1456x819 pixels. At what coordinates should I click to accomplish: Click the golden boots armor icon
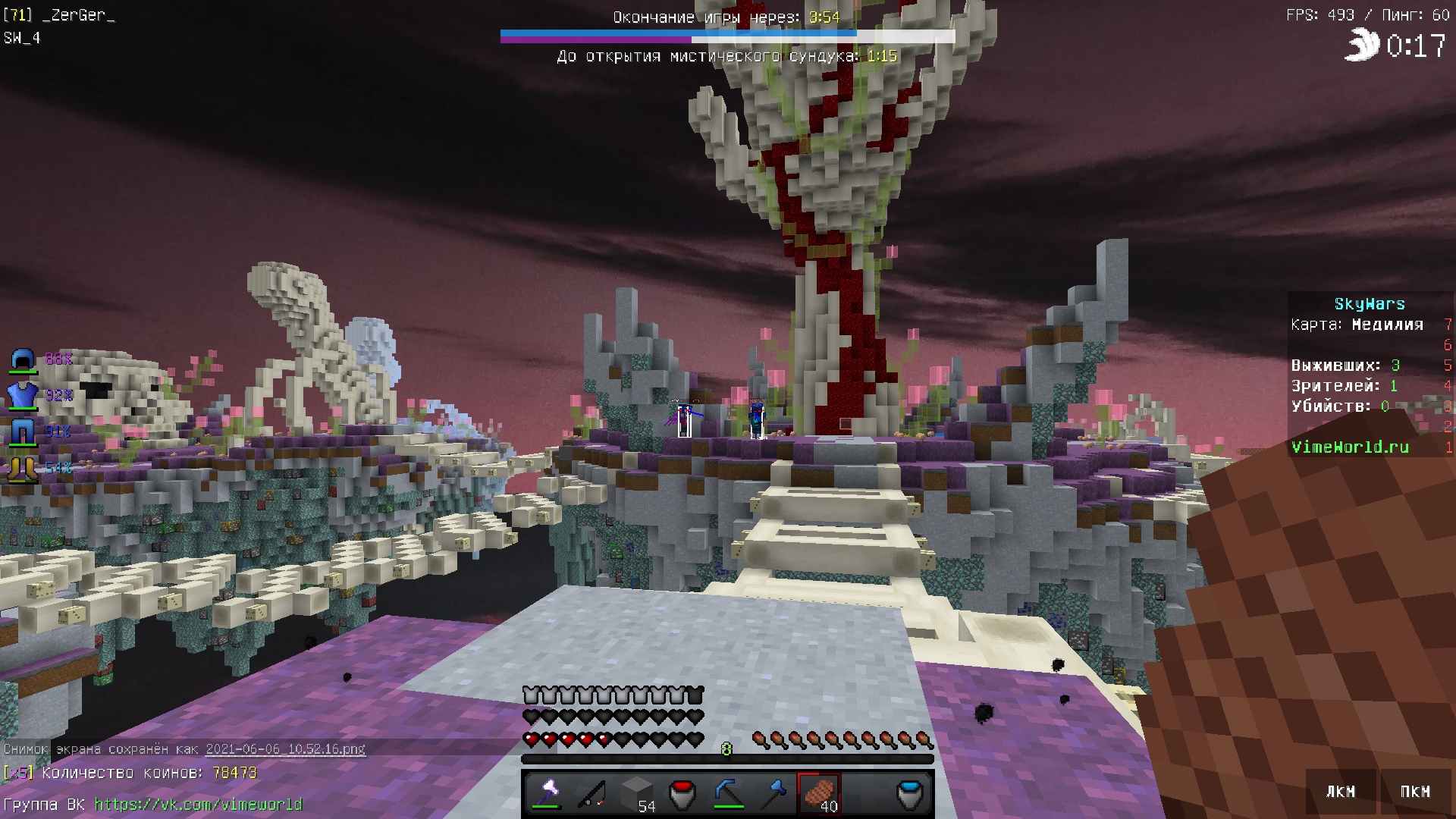(23, 468)
